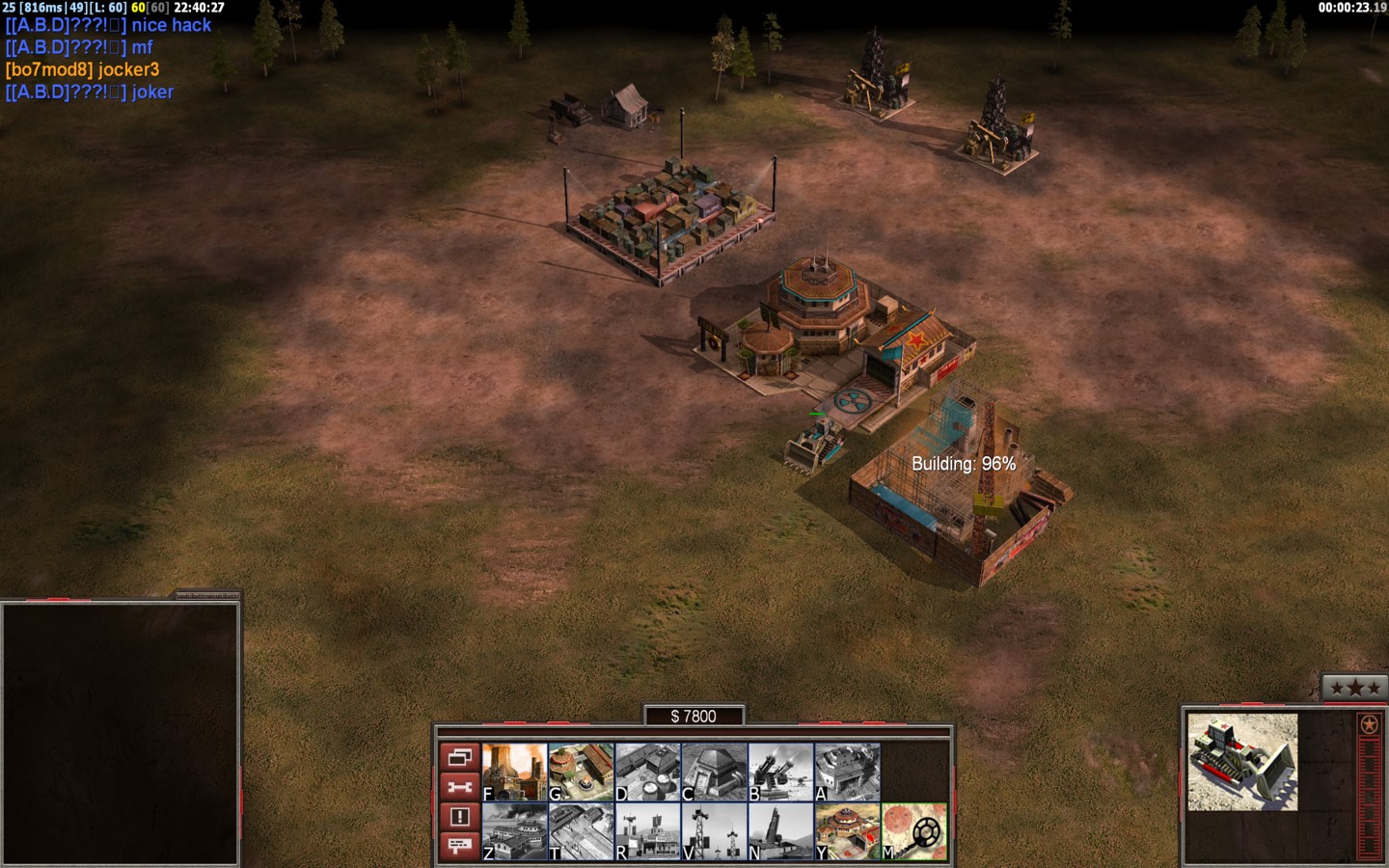Click the War Factory build icon (A)
This screenshot has height=868, width=1389.
click(847, 772)
